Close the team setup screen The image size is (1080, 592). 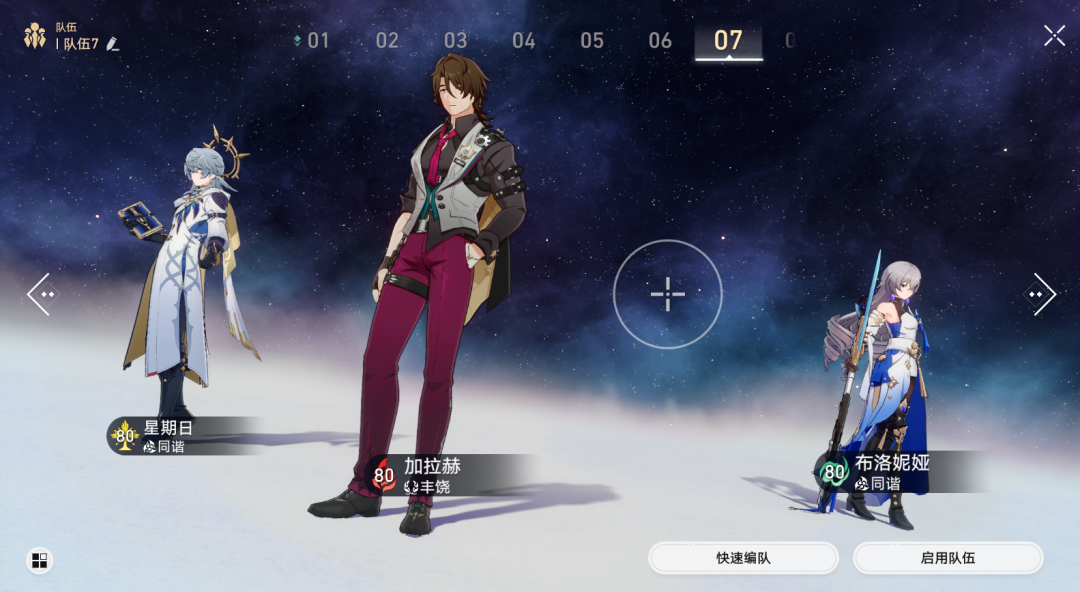tap(1054, 36)
